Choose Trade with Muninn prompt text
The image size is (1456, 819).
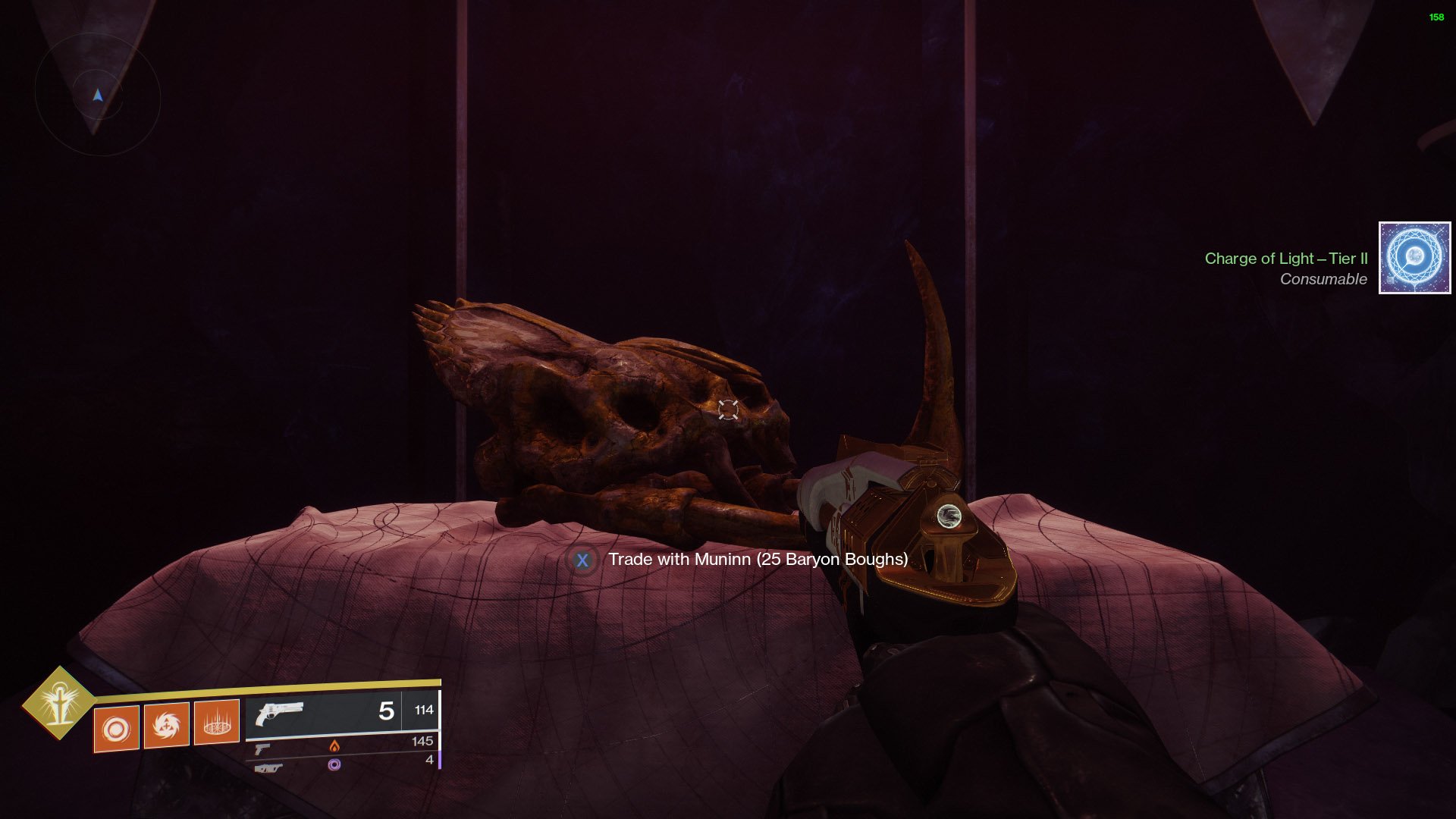[x=758, y=560]
